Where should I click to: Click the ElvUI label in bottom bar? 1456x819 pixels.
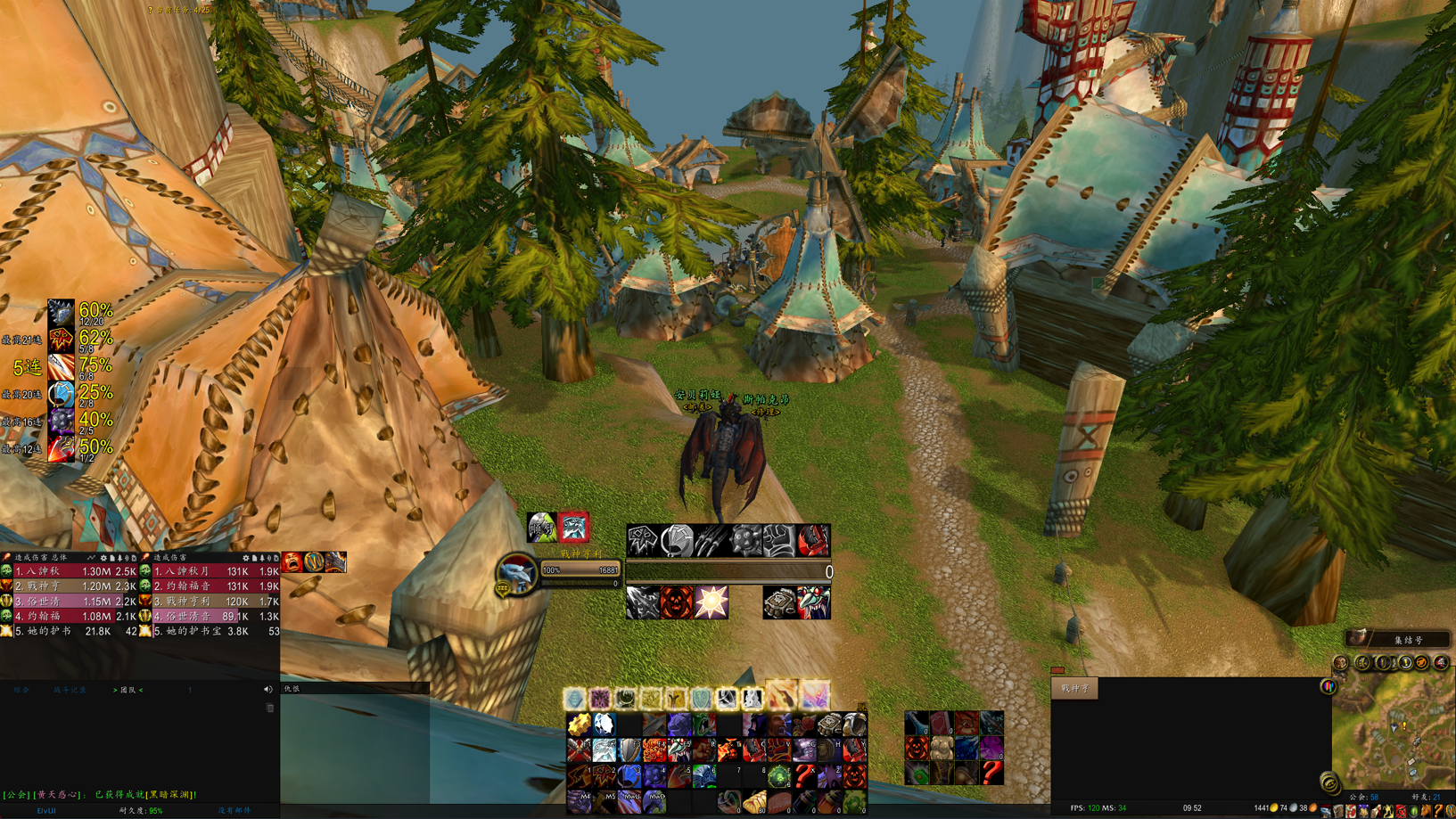tap(46, 811)
